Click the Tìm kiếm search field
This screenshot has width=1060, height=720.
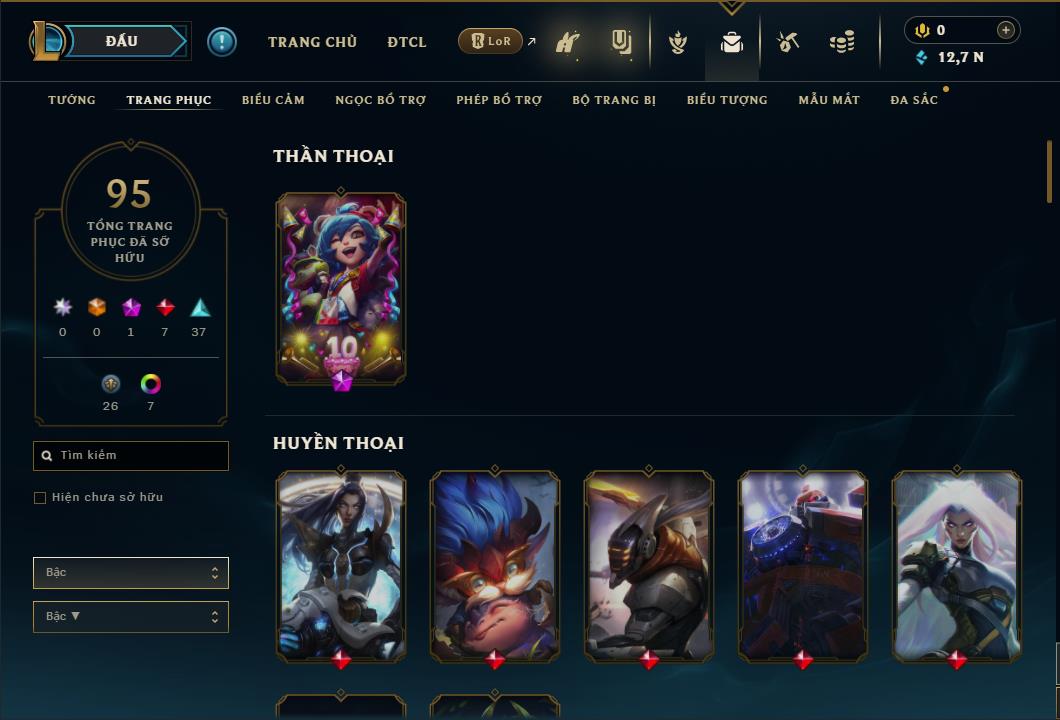point(131,456)
